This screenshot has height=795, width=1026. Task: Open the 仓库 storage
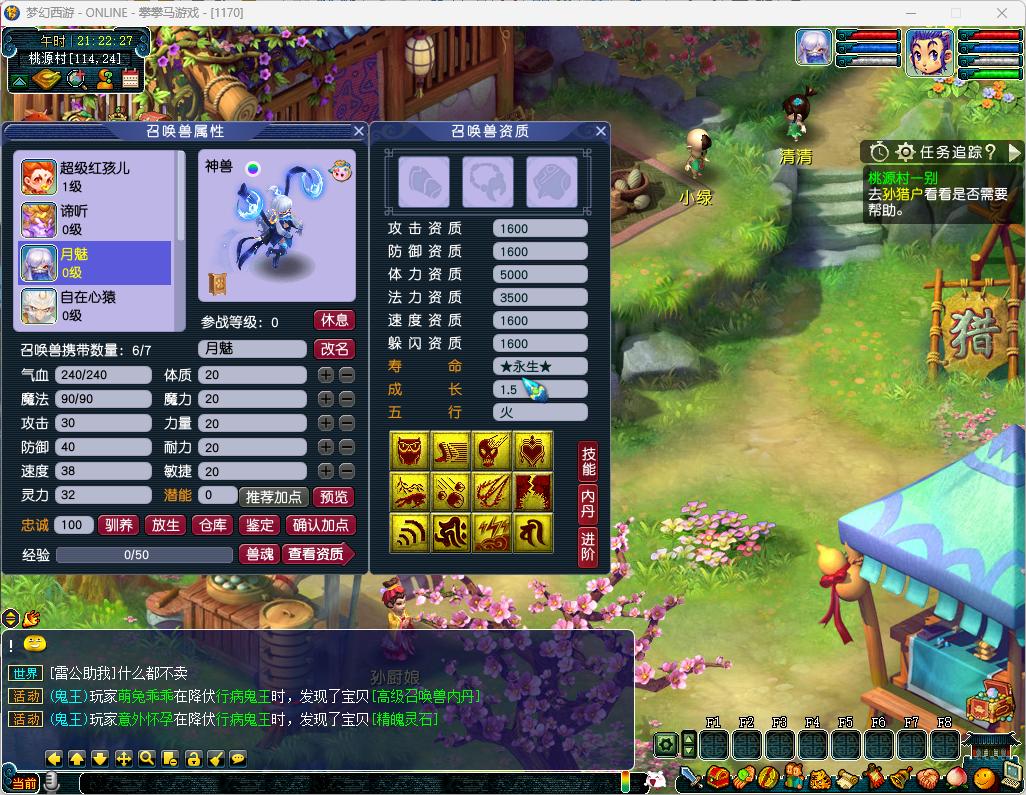[x=213, y=525]
